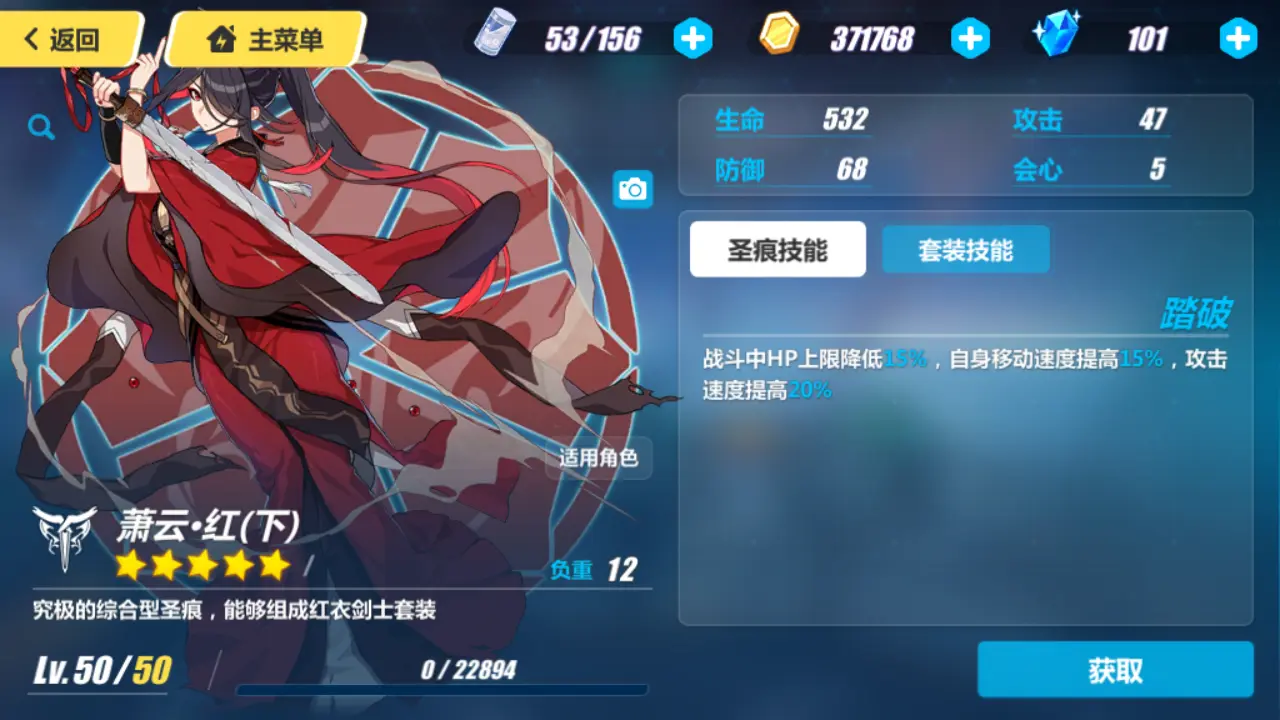
Task: Switch to the 套装技能 tab
Action: pyautogui.click(x=965, y=250)
